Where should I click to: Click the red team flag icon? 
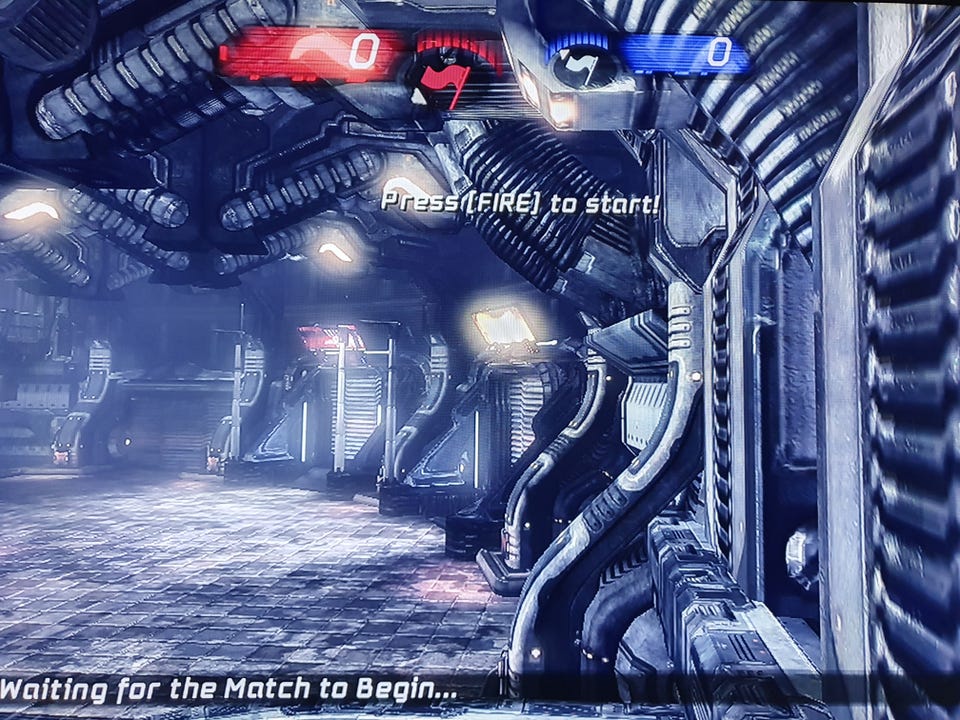443,82
